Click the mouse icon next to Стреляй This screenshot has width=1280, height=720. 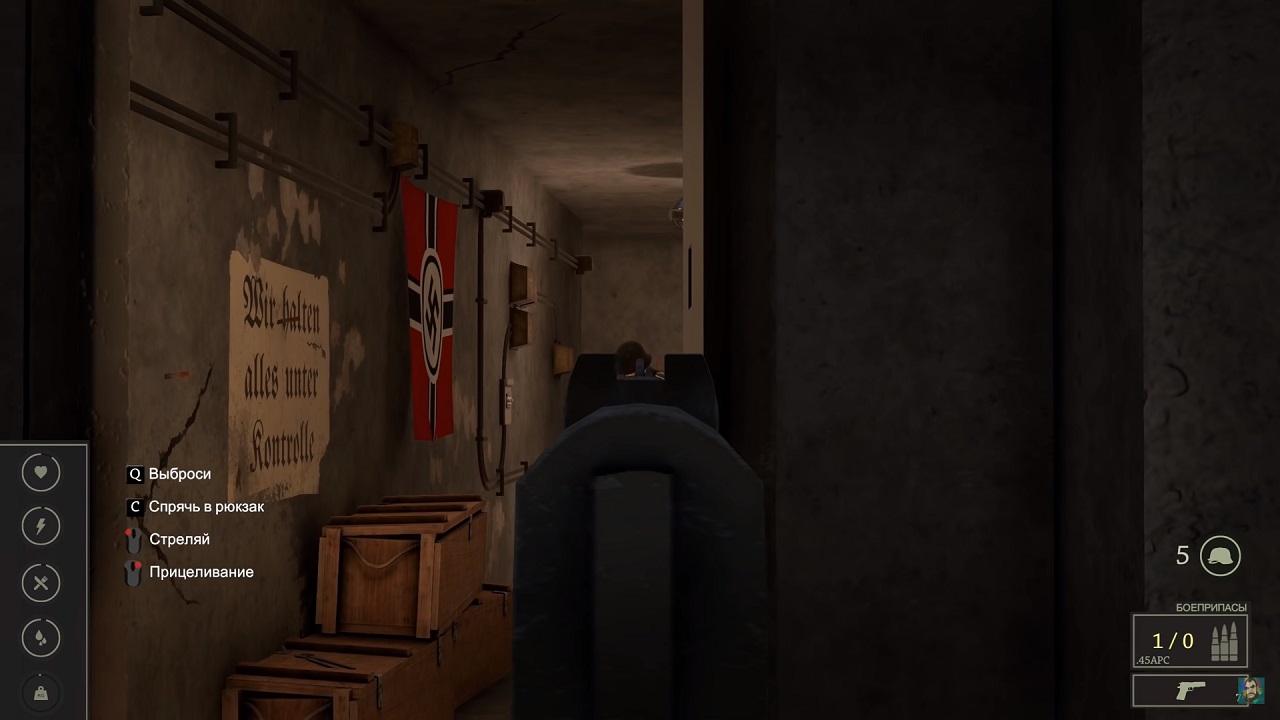(133, 539)
